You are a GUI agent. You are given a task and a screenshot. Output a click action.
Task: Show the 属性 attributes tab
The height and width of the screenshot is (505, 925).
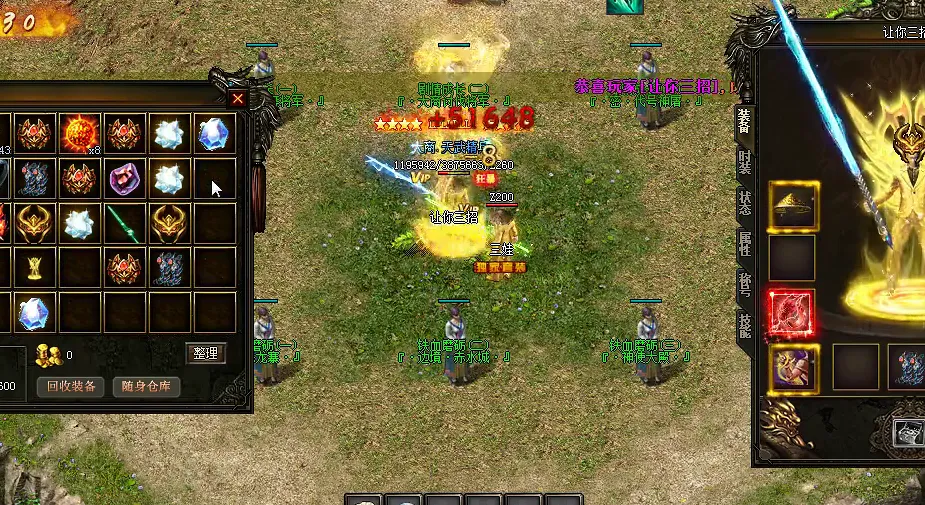tap(744, 243)
